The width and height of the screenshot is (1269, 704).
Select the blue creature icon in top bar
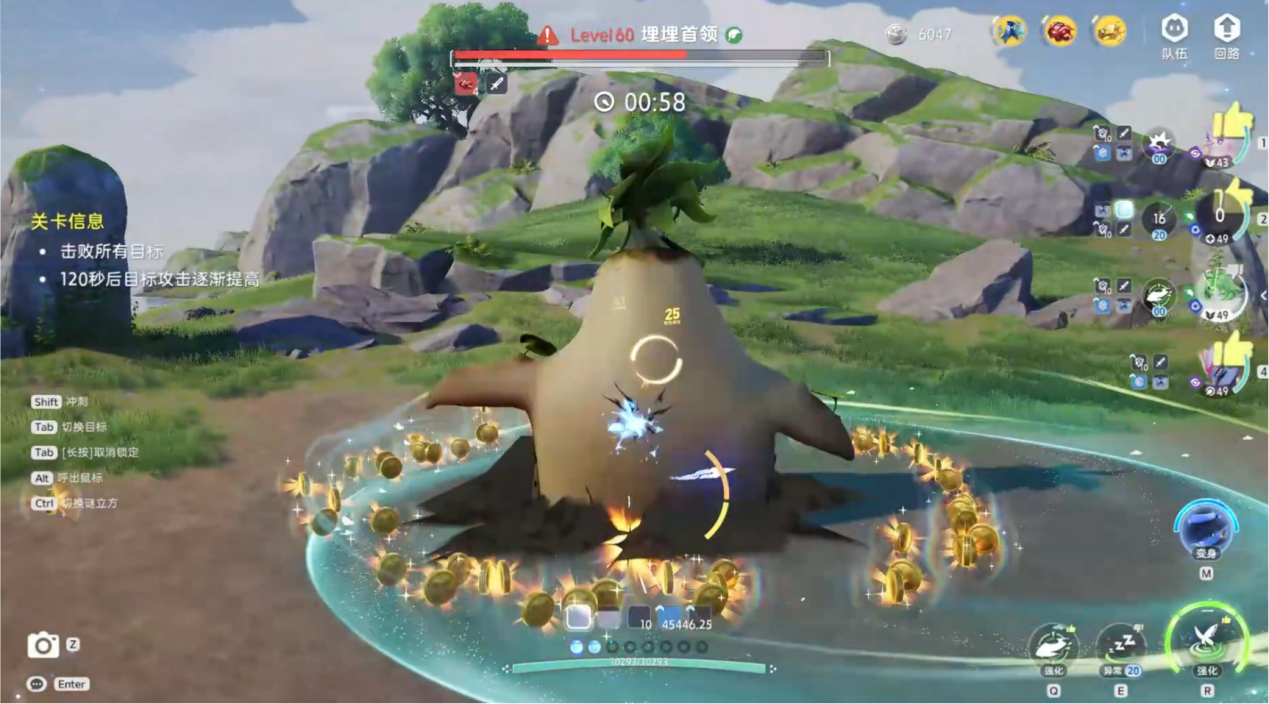[x=1009, y=32]
